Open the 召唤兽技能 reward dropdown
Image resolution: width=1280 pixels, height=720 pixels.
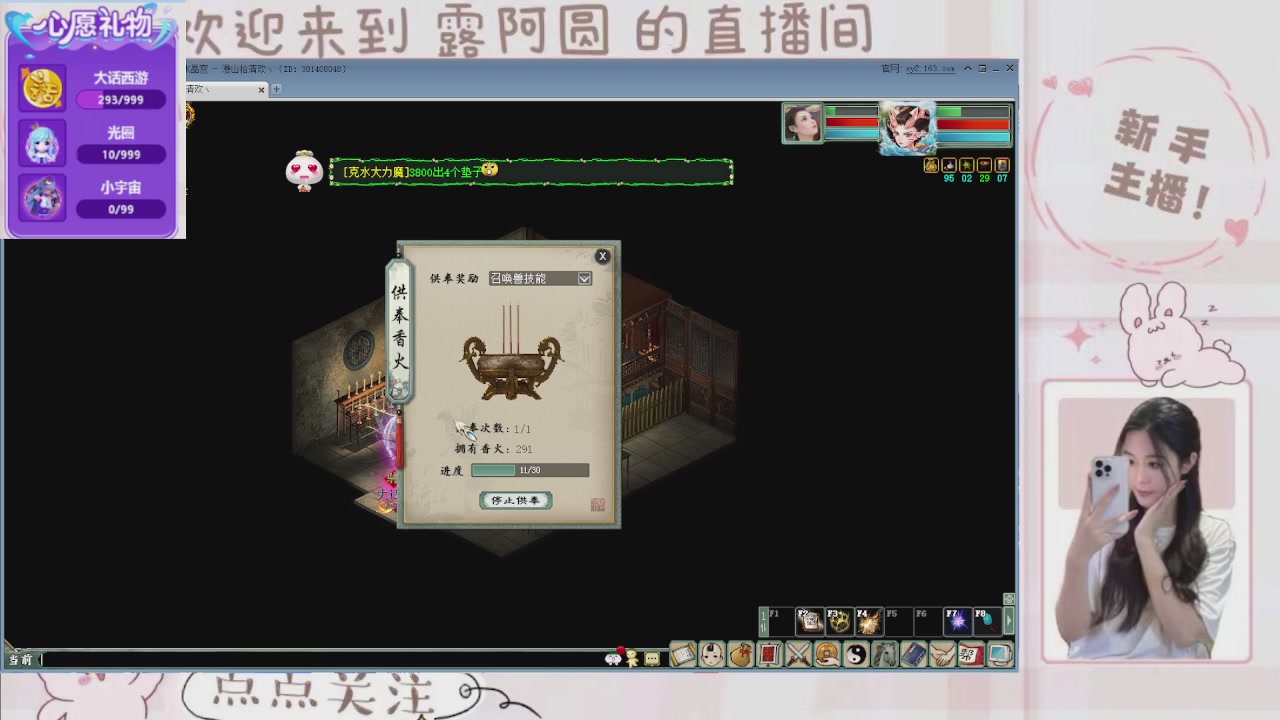tap(540, 278)
